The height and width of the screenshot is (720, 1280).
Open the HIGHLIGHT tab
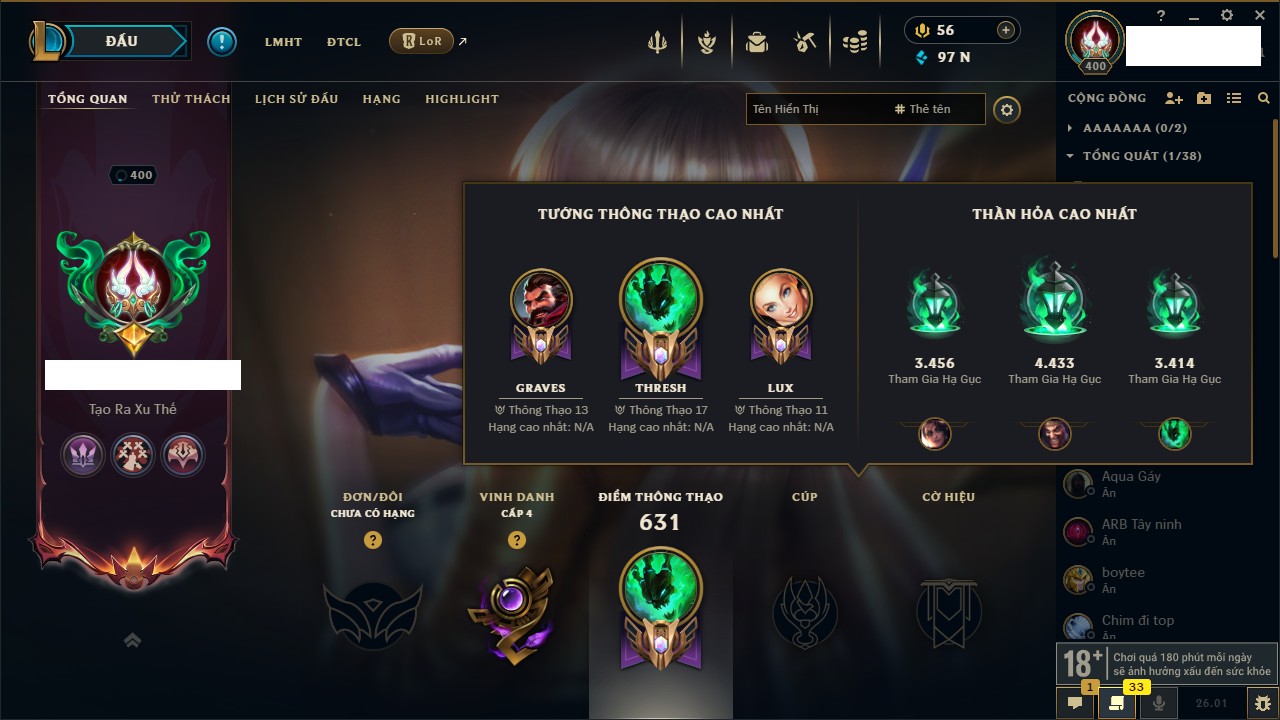pos(461,99)
